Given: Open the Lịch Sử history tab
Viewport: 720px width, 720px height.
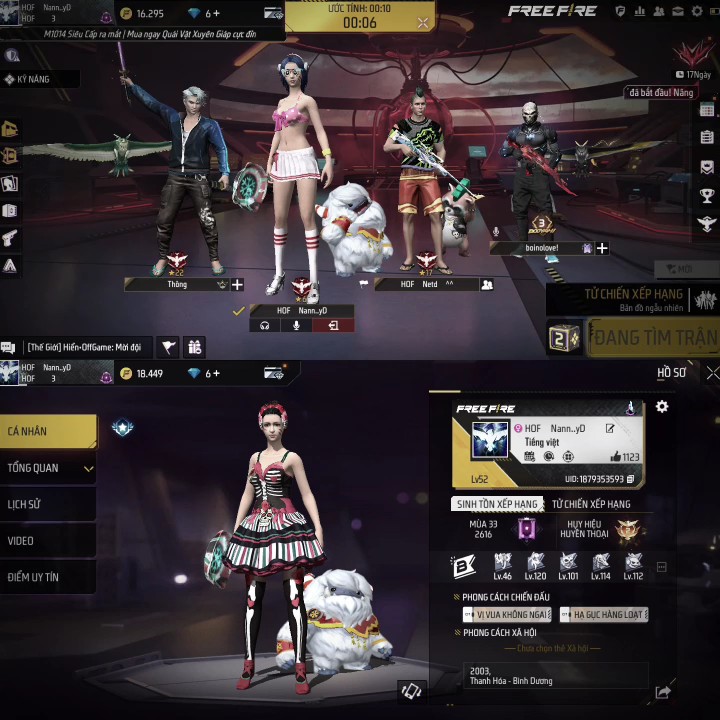Looking at the screenshot, I should (x=48, y=504).
